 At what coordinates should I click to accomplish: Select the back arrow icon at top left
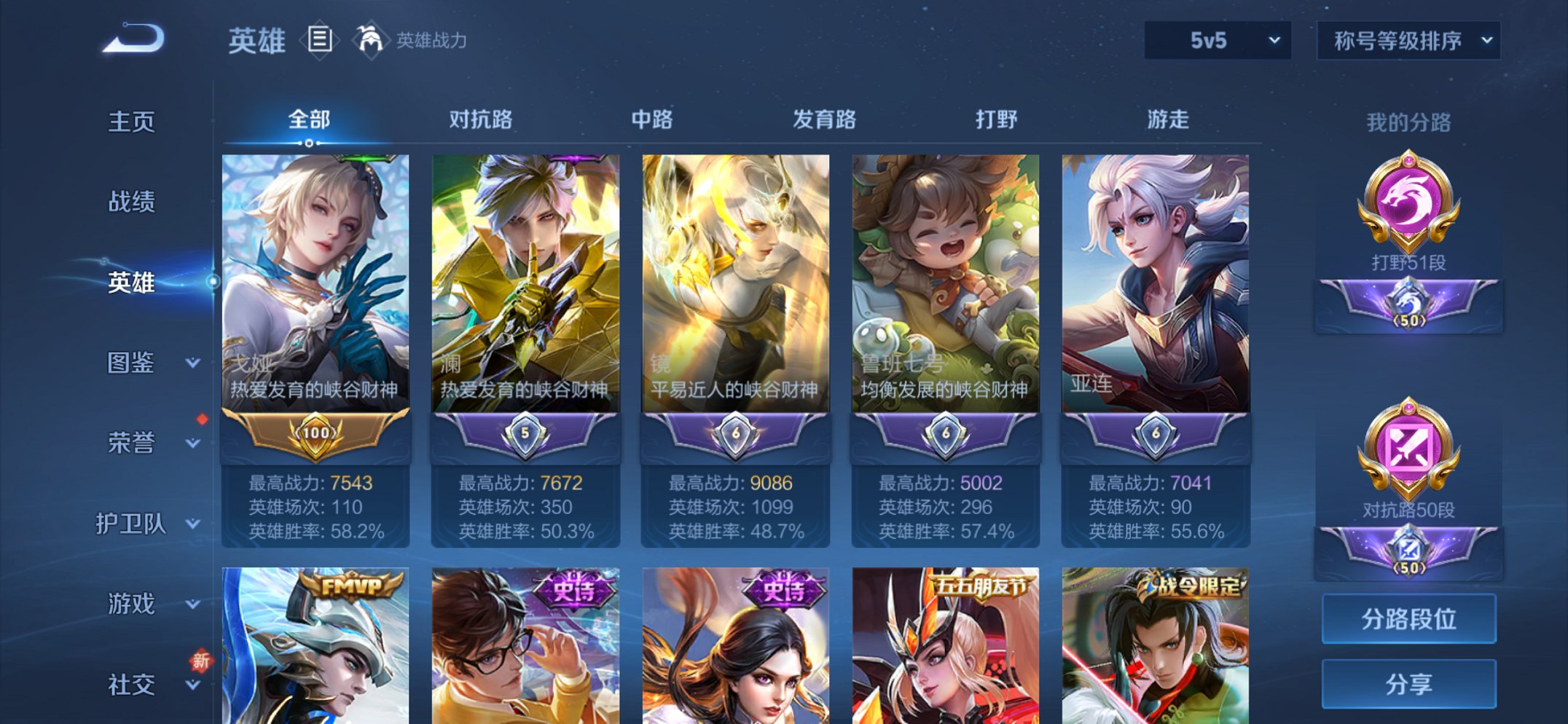(x=131, y=40)
